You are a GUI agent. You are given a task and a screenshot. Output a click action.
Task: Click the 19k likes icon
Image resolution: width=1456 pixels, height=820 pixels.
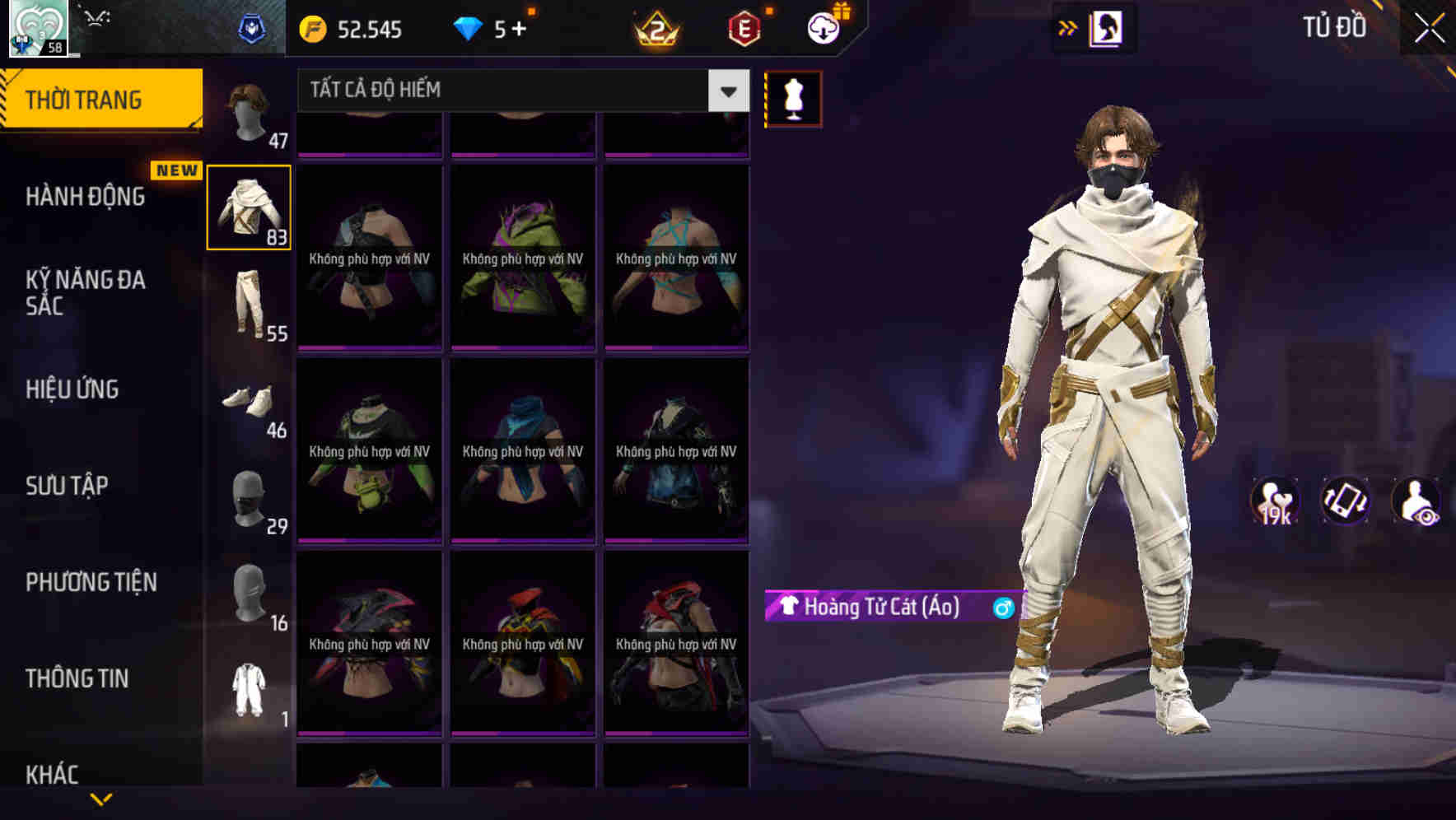[1276, 501]
